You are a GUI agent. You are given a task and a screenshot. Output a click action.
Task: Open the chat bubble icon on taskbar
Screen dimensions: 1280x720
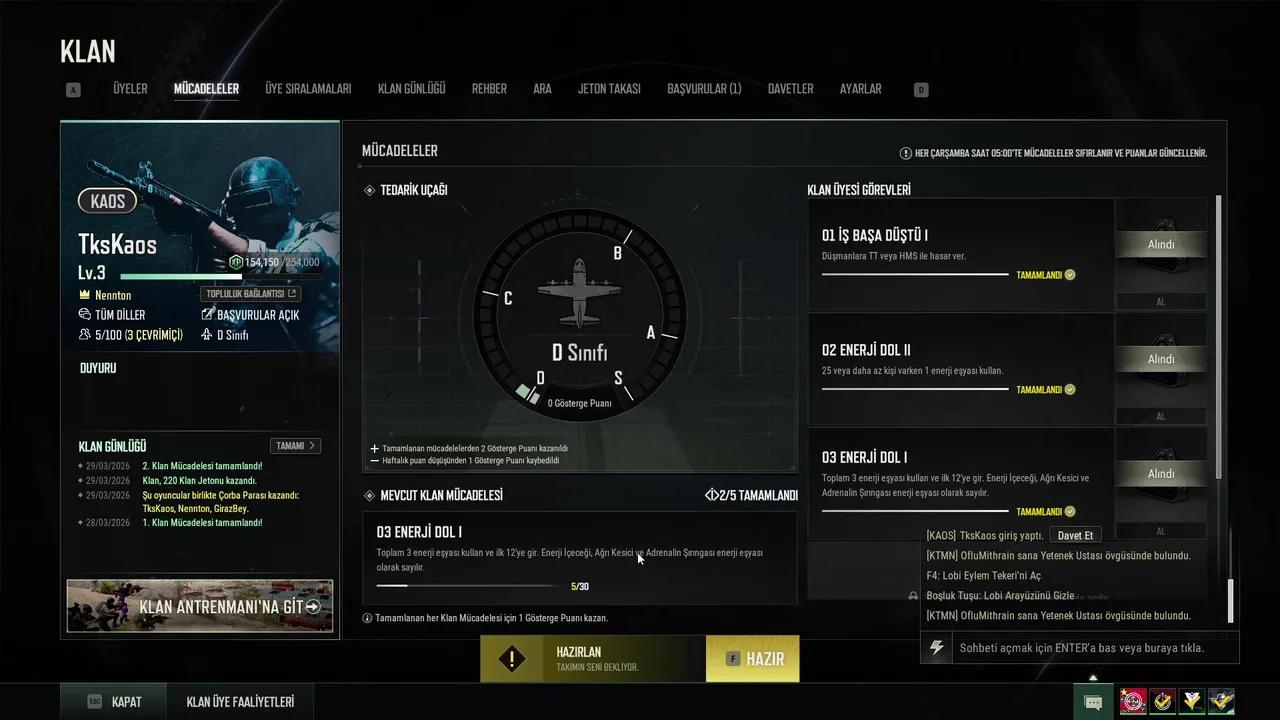coord(1093,701)
